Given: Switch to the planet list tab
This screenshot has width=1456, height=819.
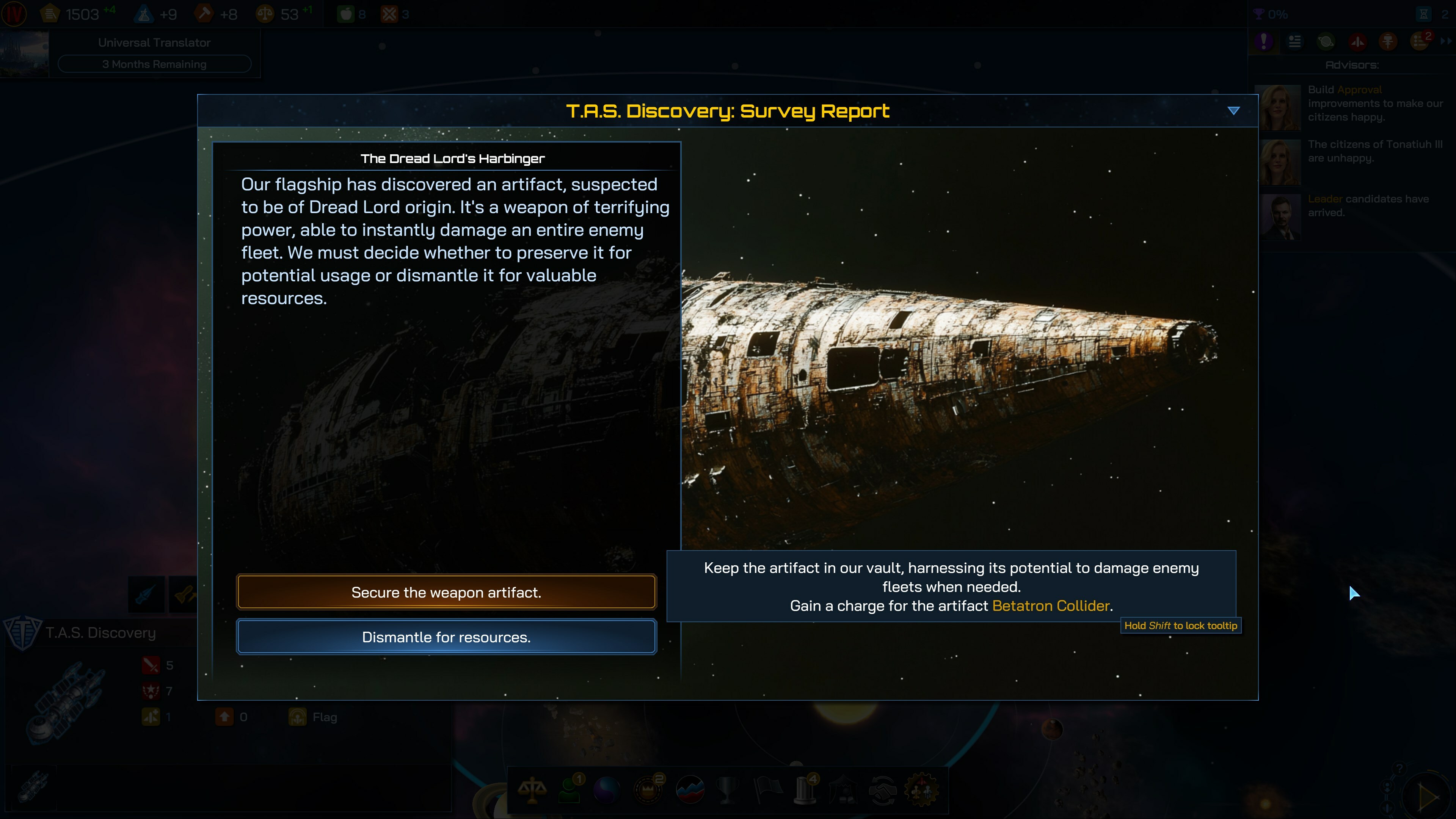Looking at the screenshot, I should tap(1326, 41).
